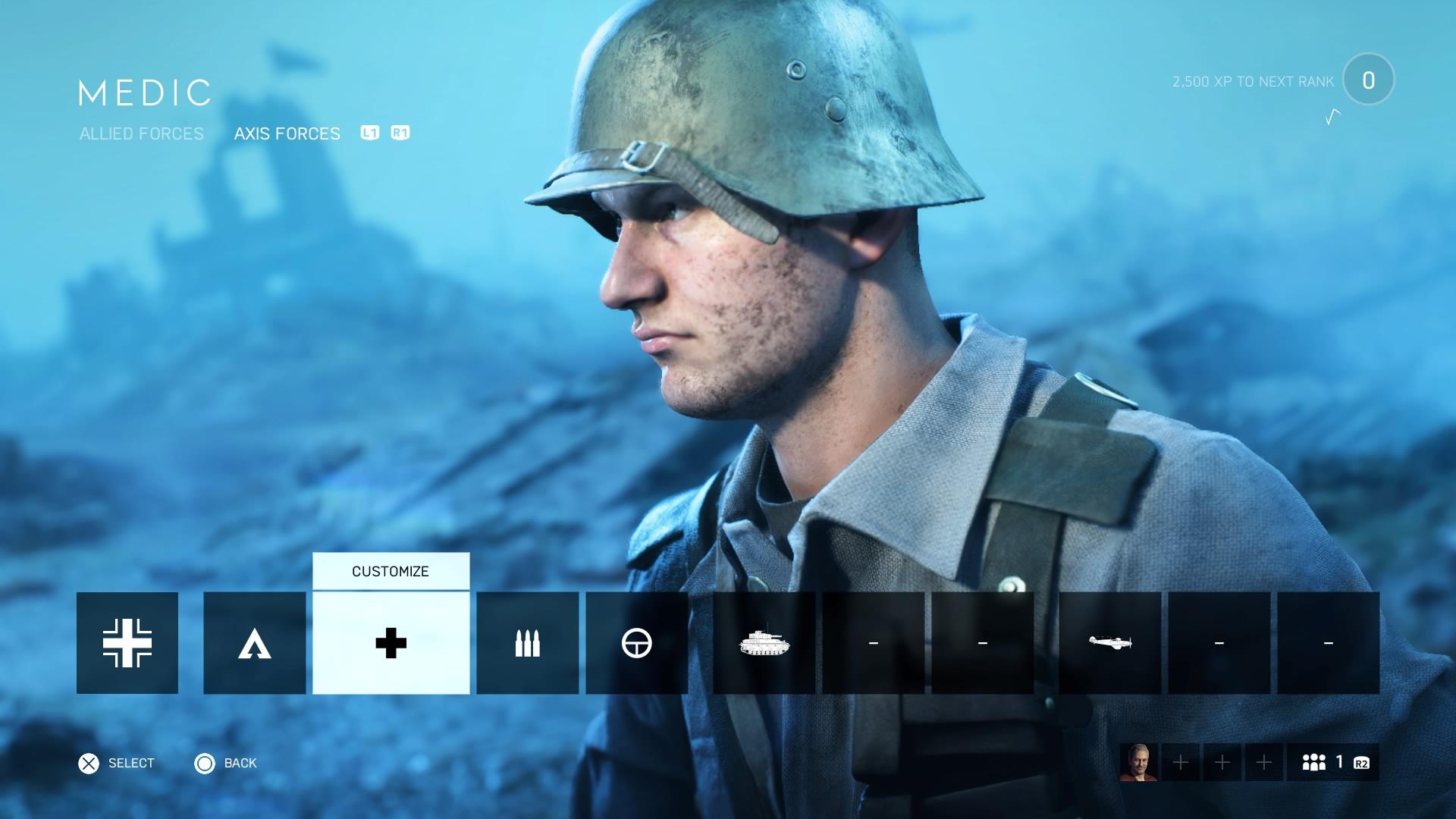Switch to the Axis Forces tab
1456x819 pixels.
pos(287,133)
